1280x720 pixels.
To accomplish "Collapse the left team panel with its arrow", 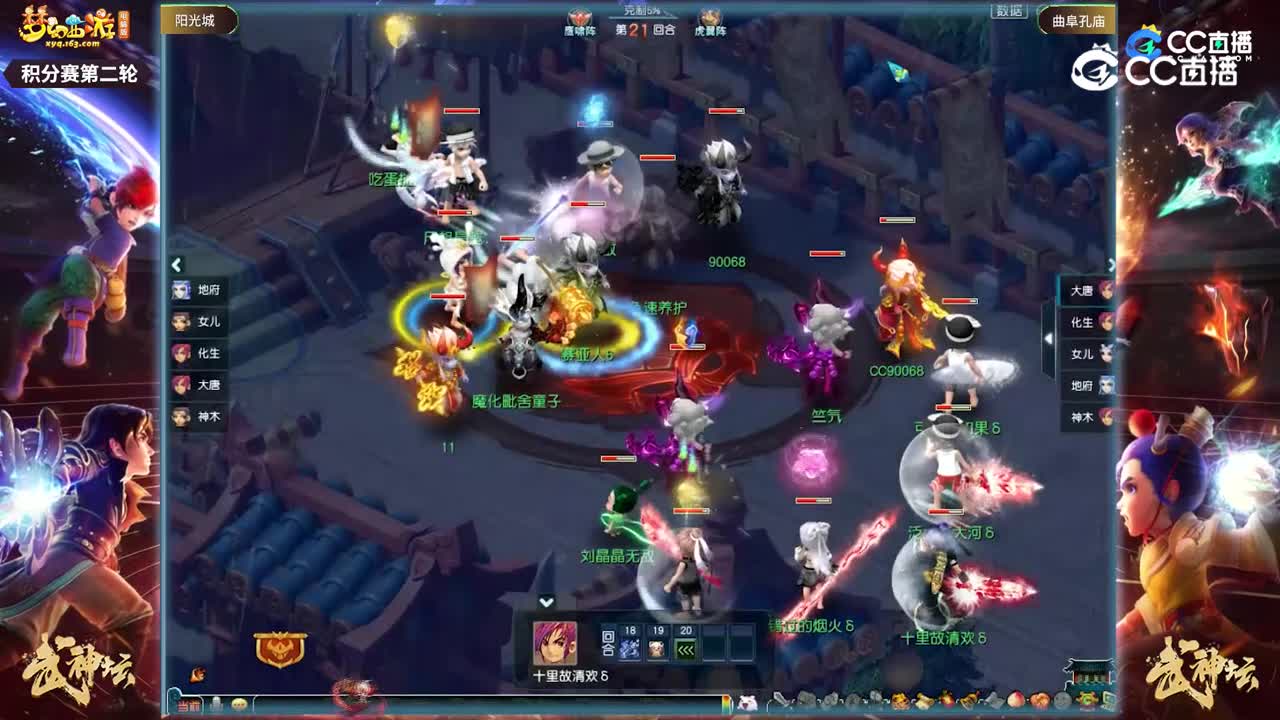I will click(175, 263).
